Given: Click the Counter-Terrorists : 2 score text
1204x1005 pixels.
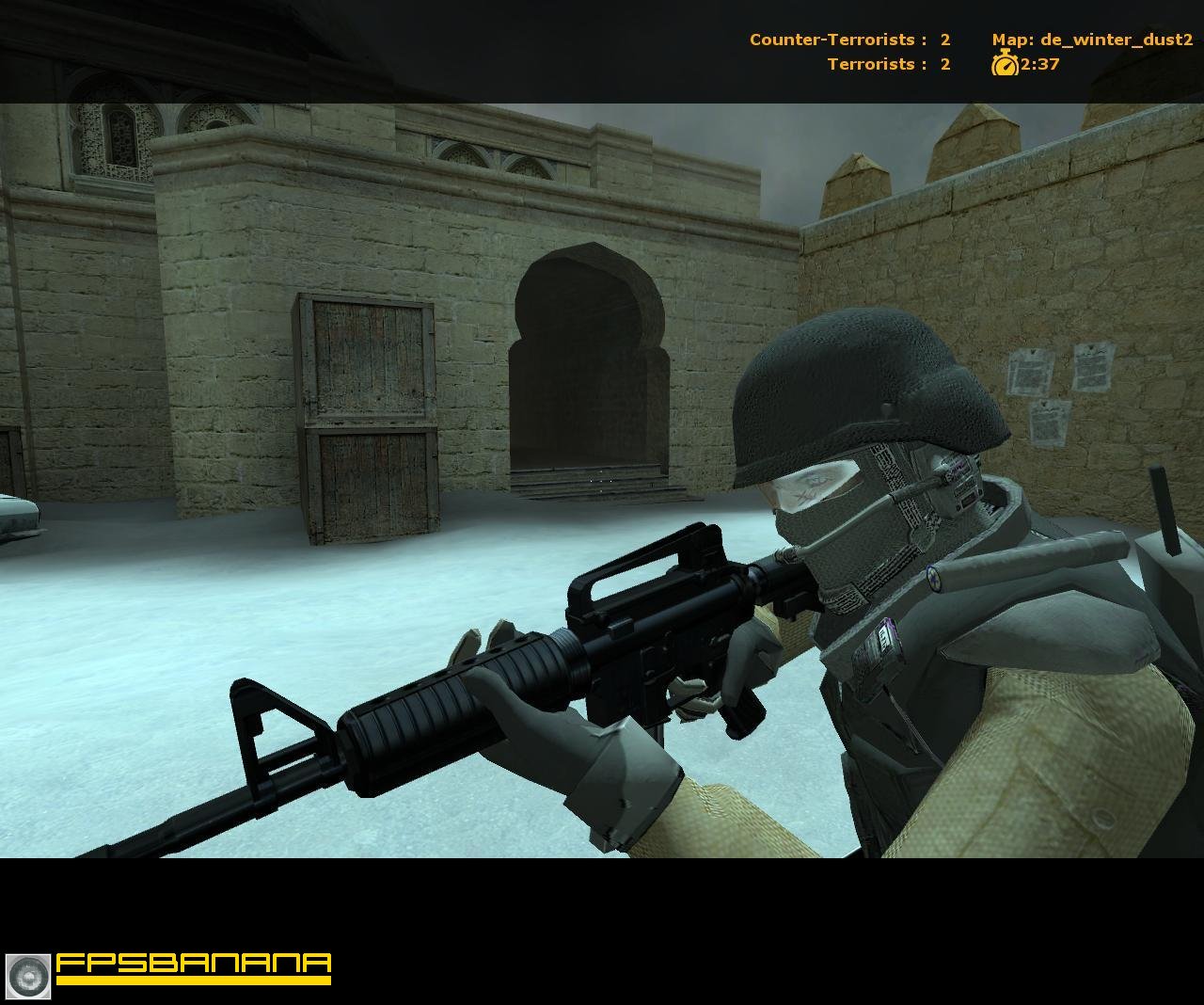Looking at the screenshot, I should 847,40.
